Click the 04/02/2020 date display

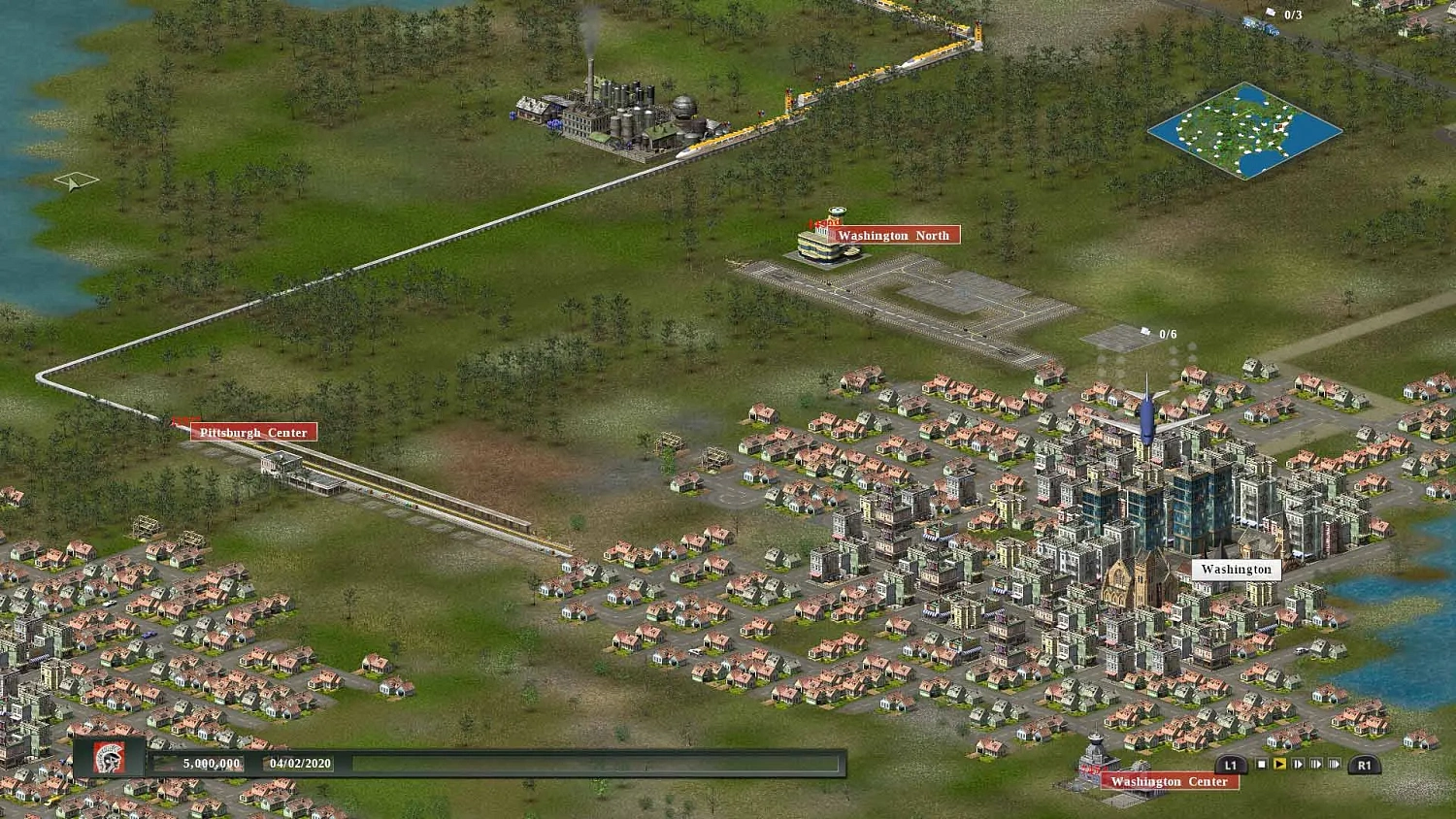[299, 764]
